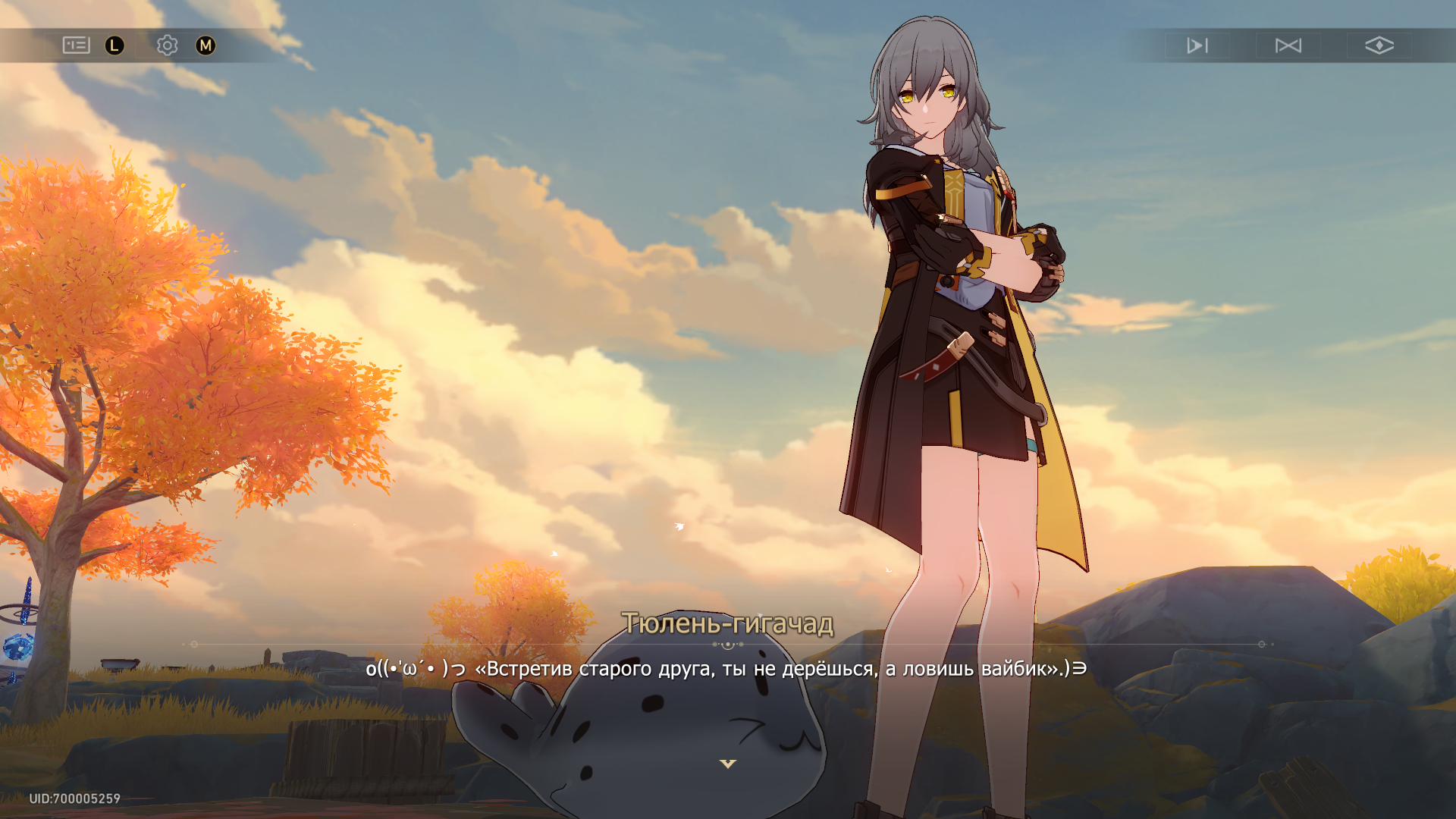Skip the dialogue with the skip button
This screenshot has width=1456, height=819.
(1288, 45)
